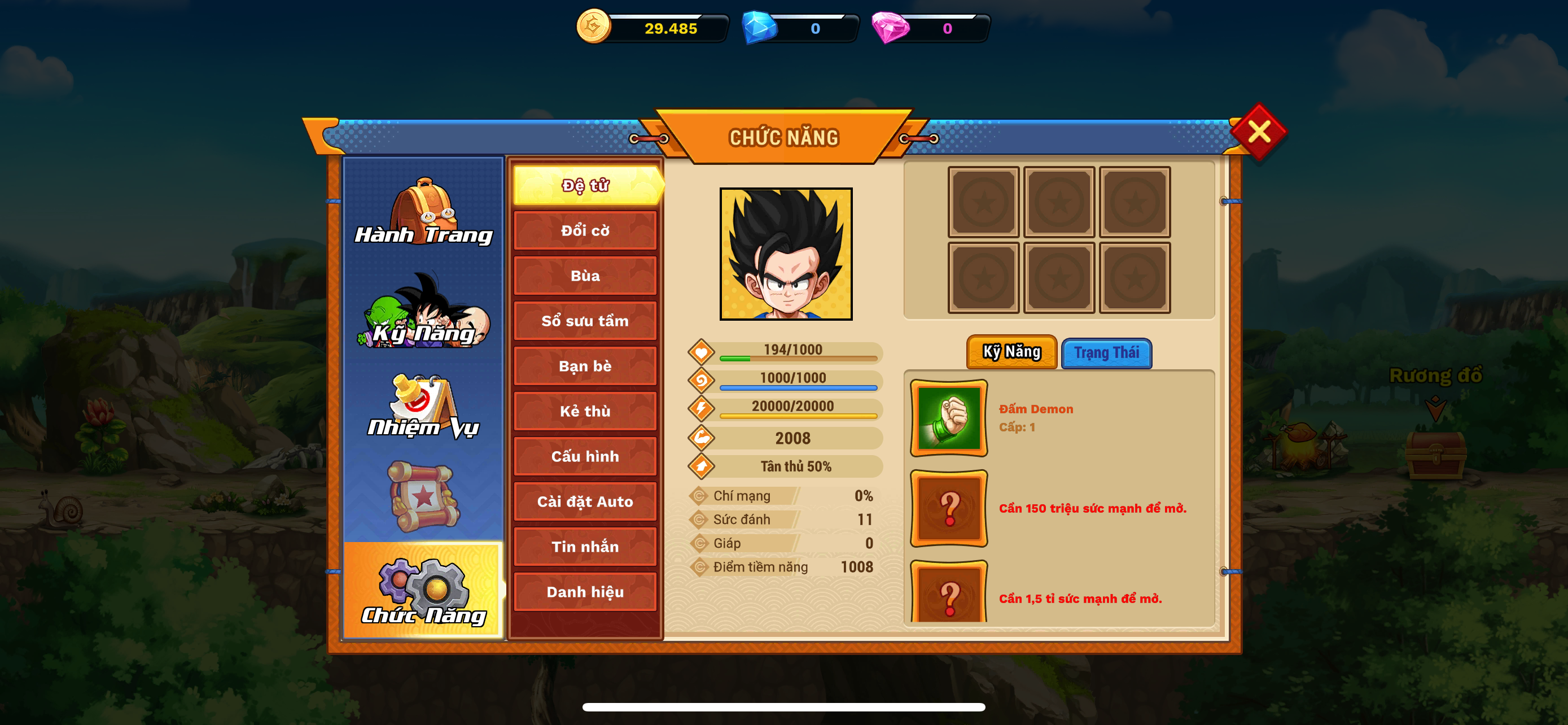Select the orange Kỹ Năng skill tab
The width and height of the screenshot is (1568, 725).
click(x=1011, y=352)
